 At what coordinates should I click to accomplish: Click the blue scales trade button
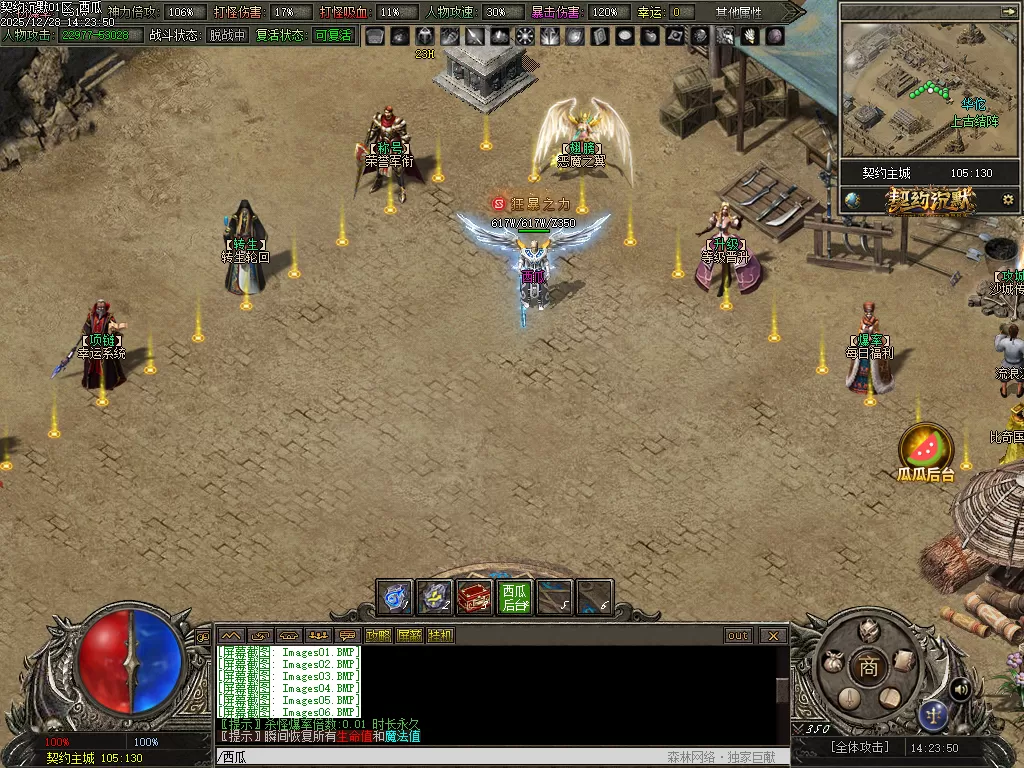point(933,714)
